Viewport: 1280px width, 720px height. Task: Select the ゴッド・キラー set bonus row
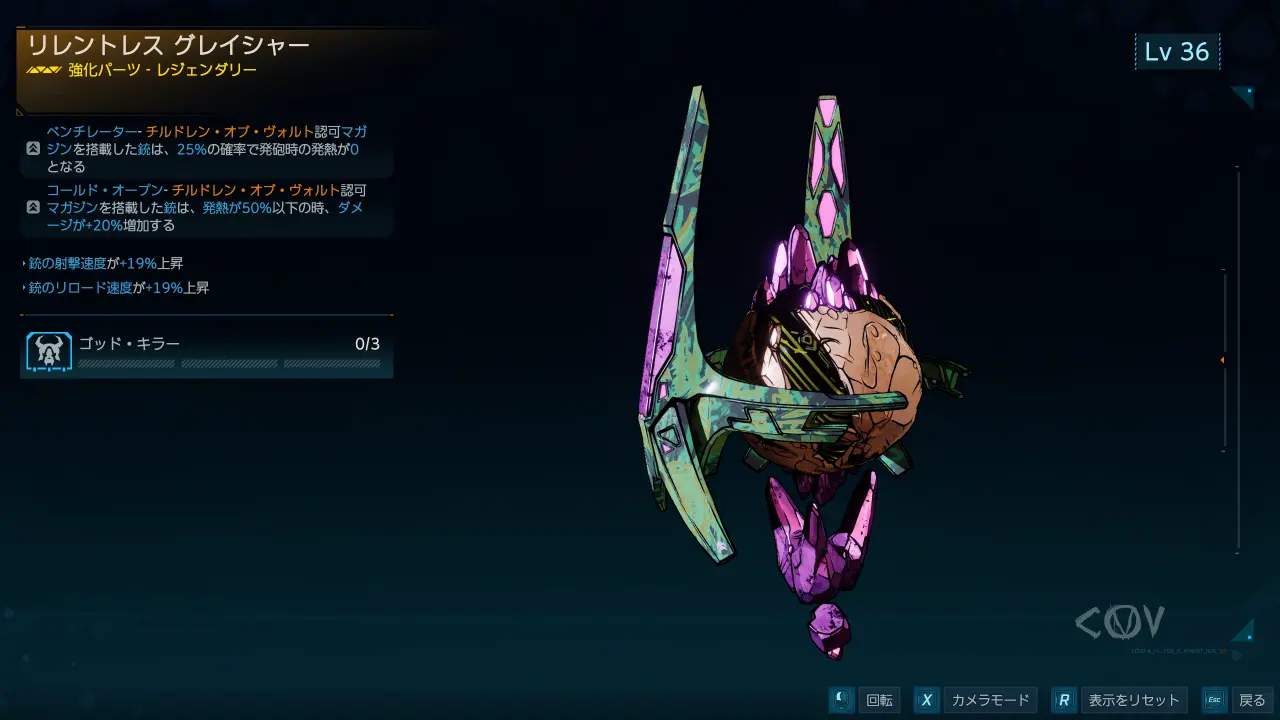click(x=206, y=354)
